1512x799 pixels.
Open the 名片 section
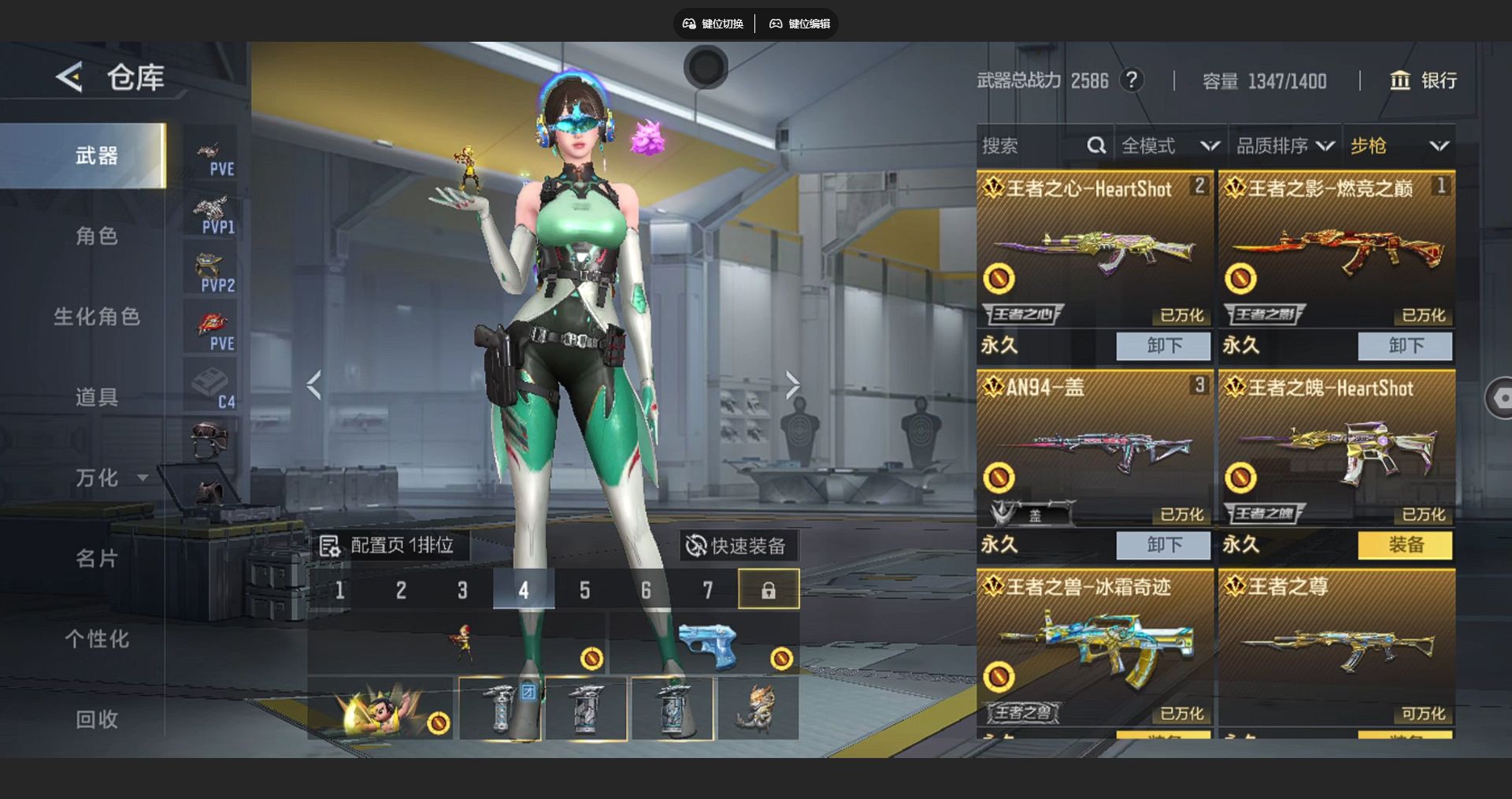[x=96, y=559]
